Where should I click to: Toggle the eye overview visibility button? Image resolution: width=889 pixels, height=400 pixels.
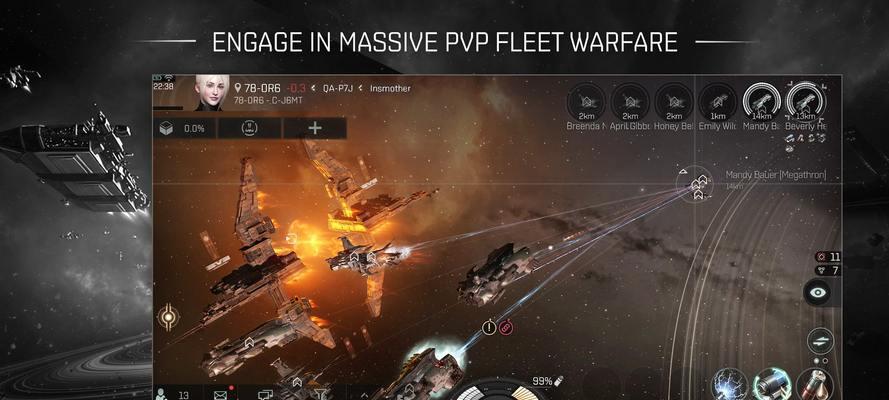(x=818, y=293)
